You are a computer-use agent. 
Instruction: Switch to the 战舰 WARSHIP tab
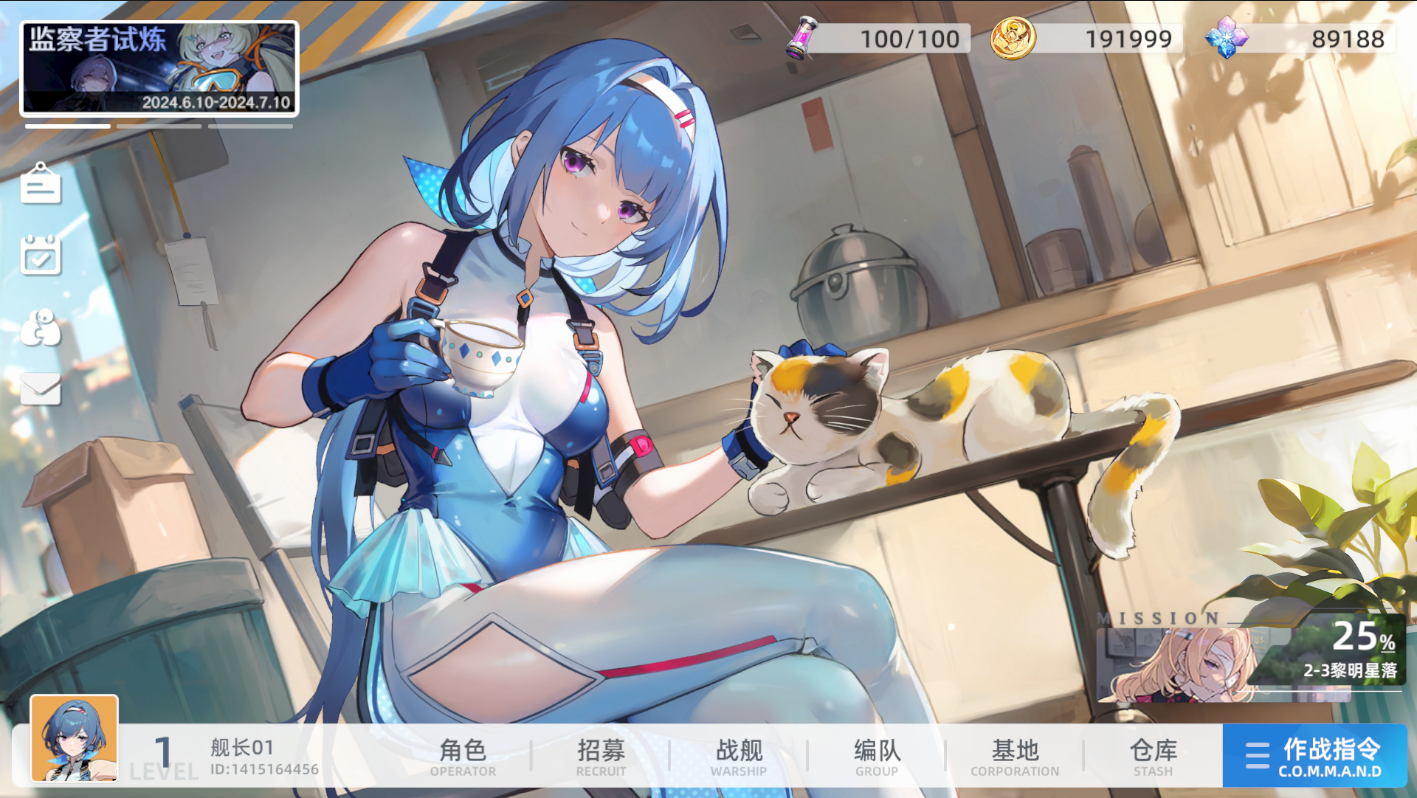click(738, 756)
